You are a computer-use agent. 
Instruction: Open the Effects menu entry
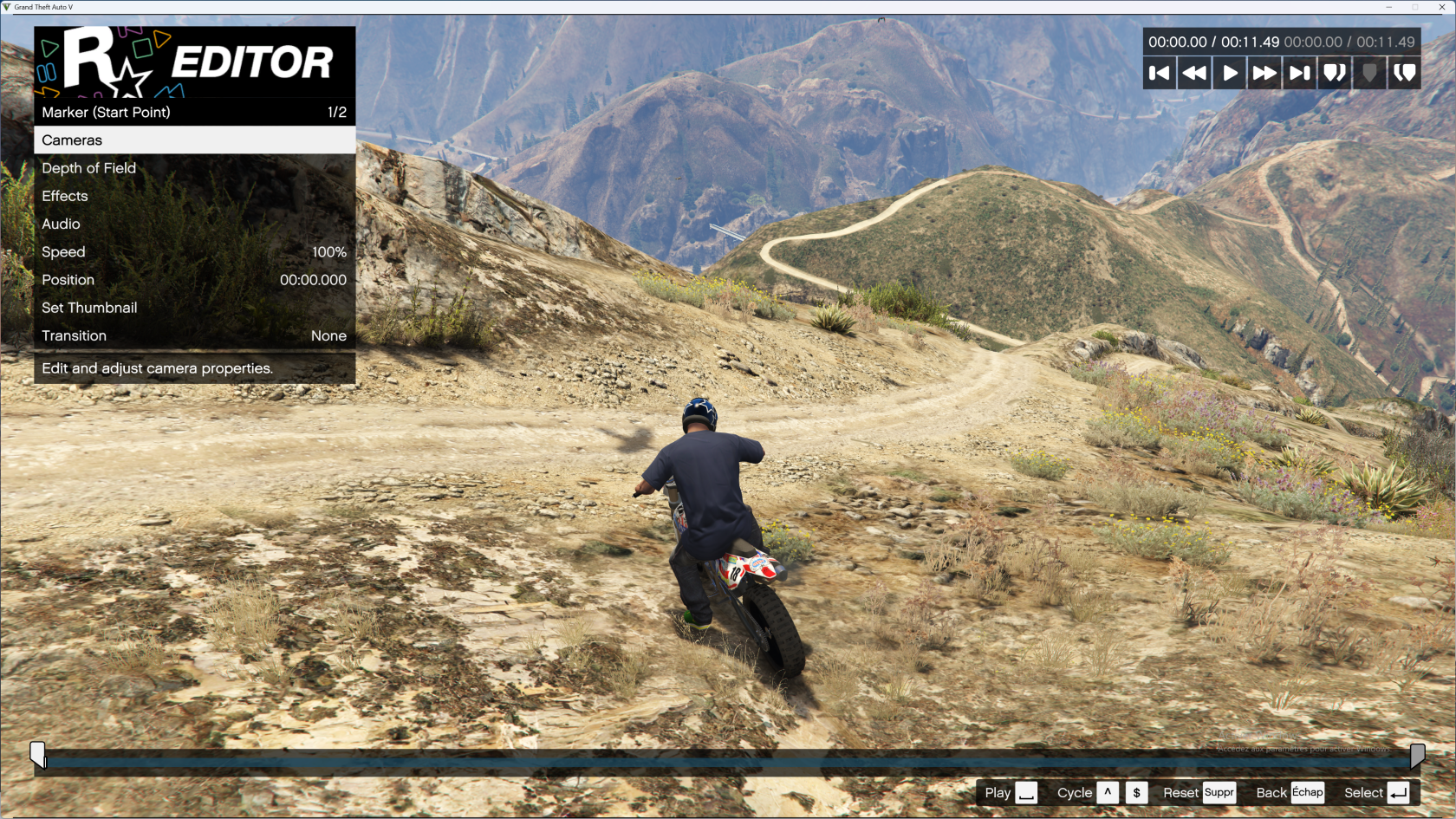pyautogui.click(x=194, y=196)
